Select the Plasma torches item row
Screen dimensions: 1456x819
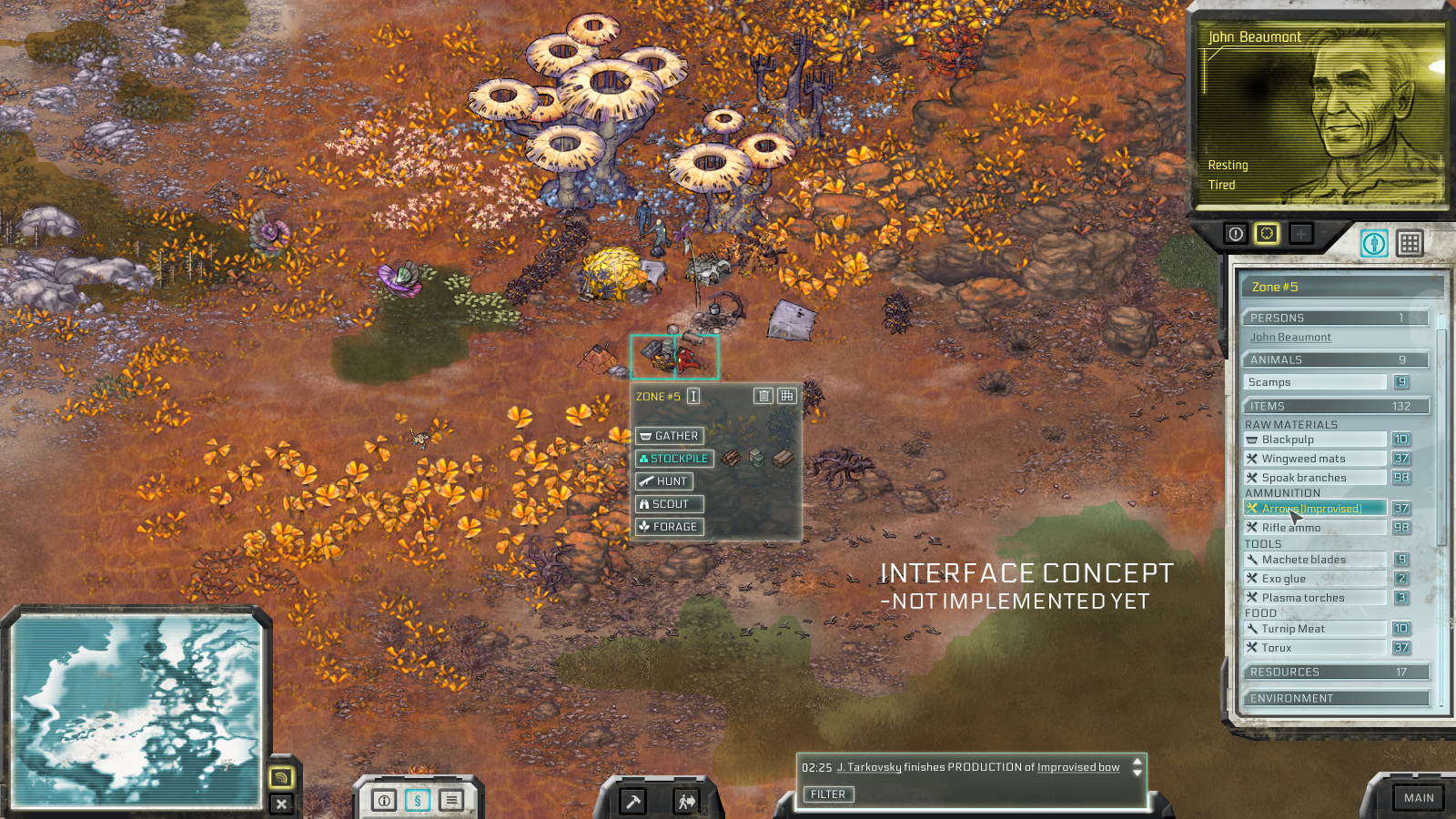click(x=1315, y=598)
